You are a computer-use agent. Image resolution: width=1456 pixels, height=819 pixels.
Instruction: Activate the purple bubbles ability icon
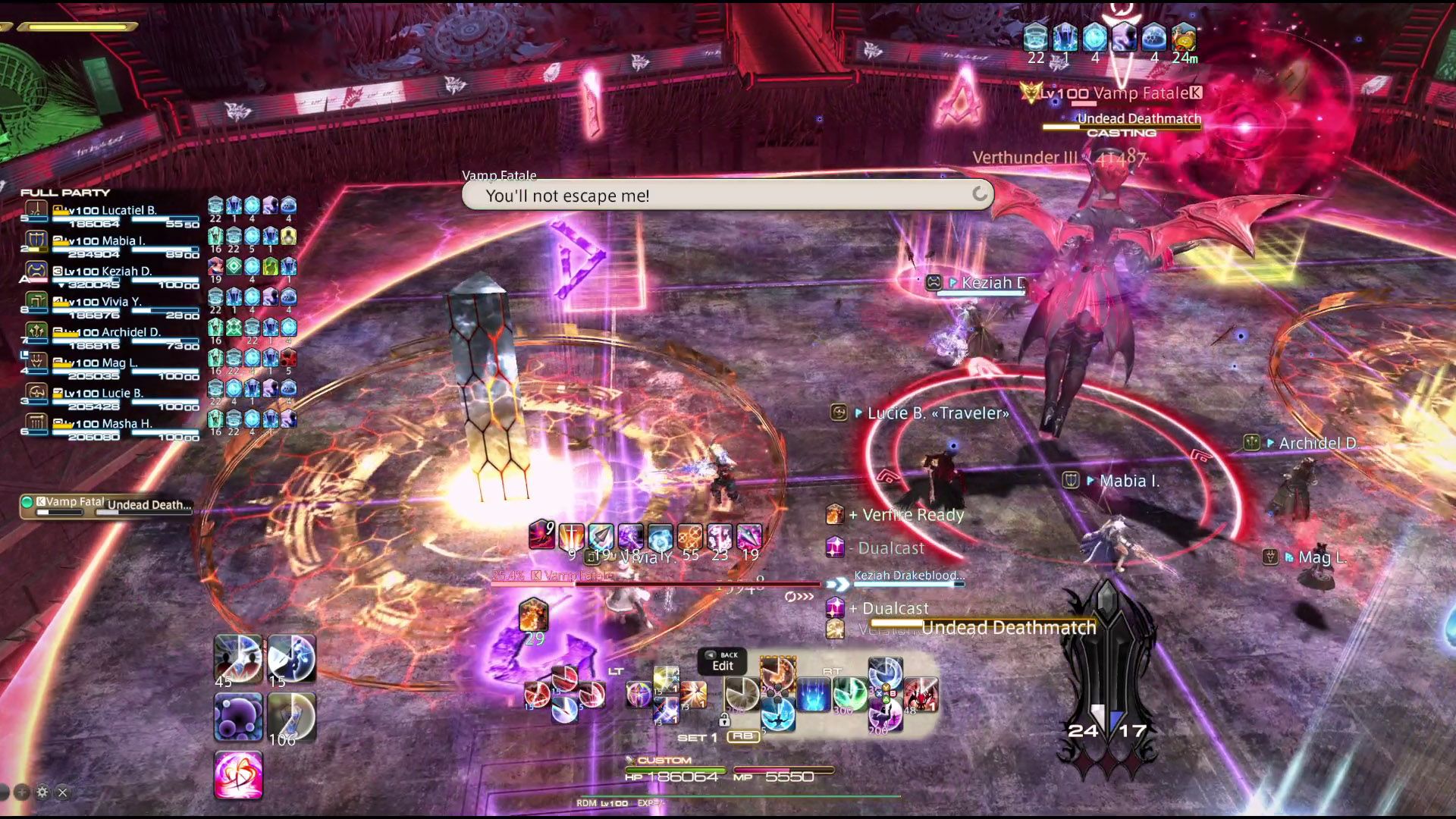pos(238,717)
